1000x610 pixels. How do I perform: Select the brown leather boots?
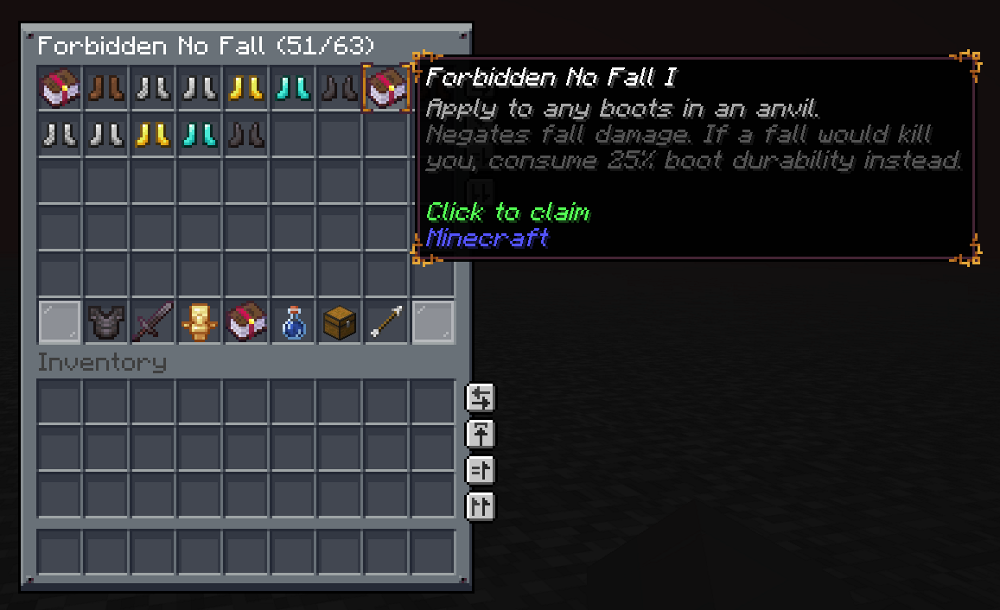pos(106,89)
